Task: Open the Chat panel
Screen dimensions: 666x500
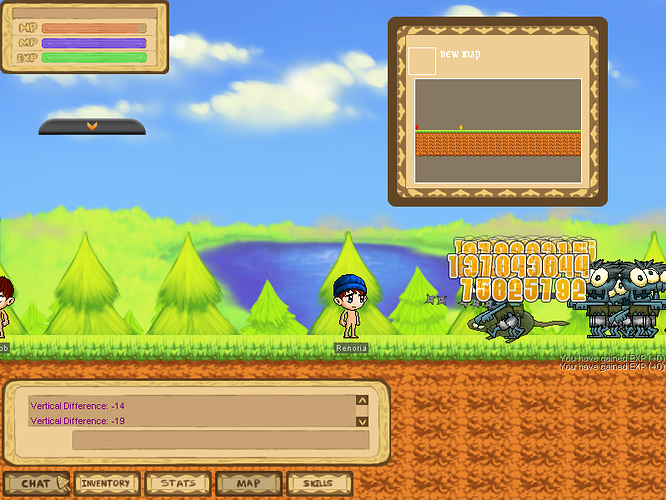Action: pyautogui.click(x=36, y=483)
